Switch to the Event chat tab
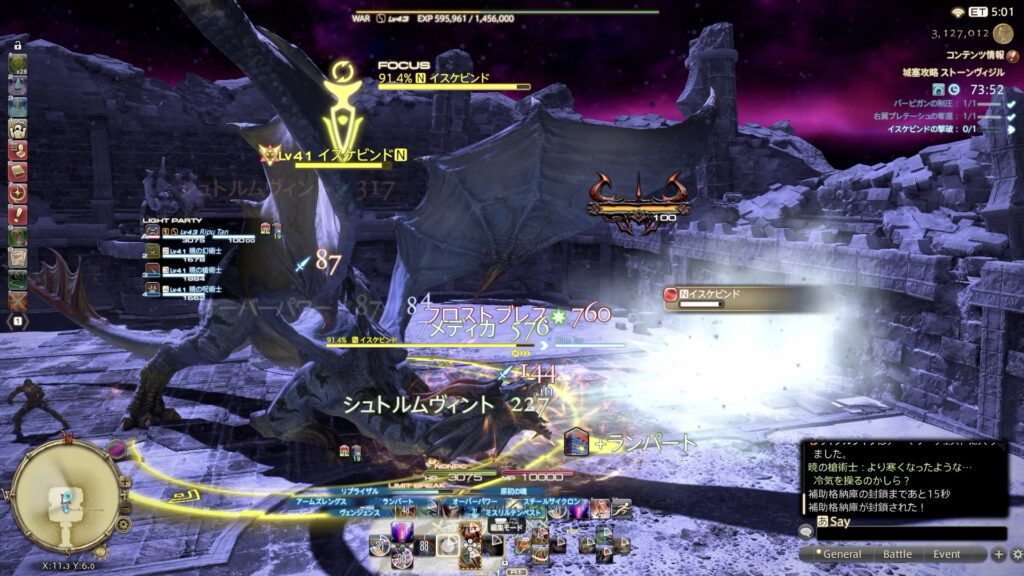 [947, 554]
